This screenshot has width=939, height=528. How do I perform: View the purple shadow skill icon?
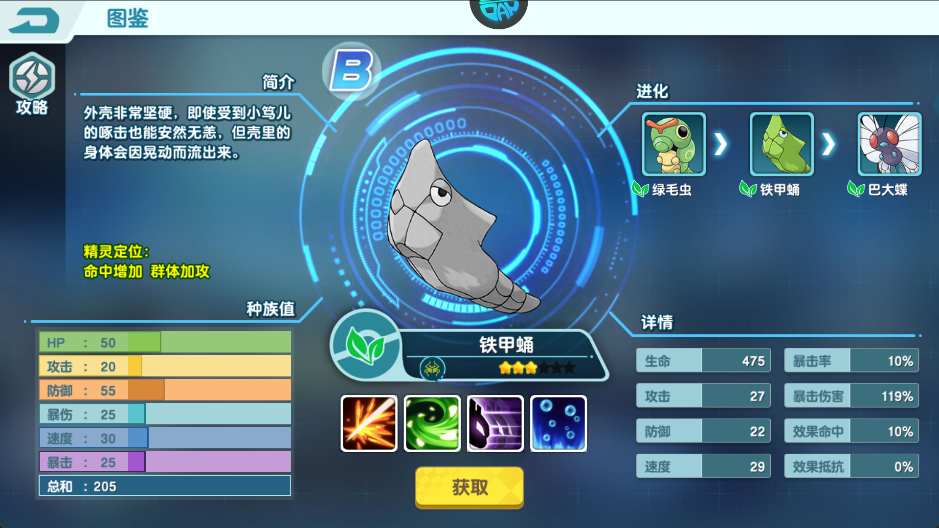click(x=495, y=423)
